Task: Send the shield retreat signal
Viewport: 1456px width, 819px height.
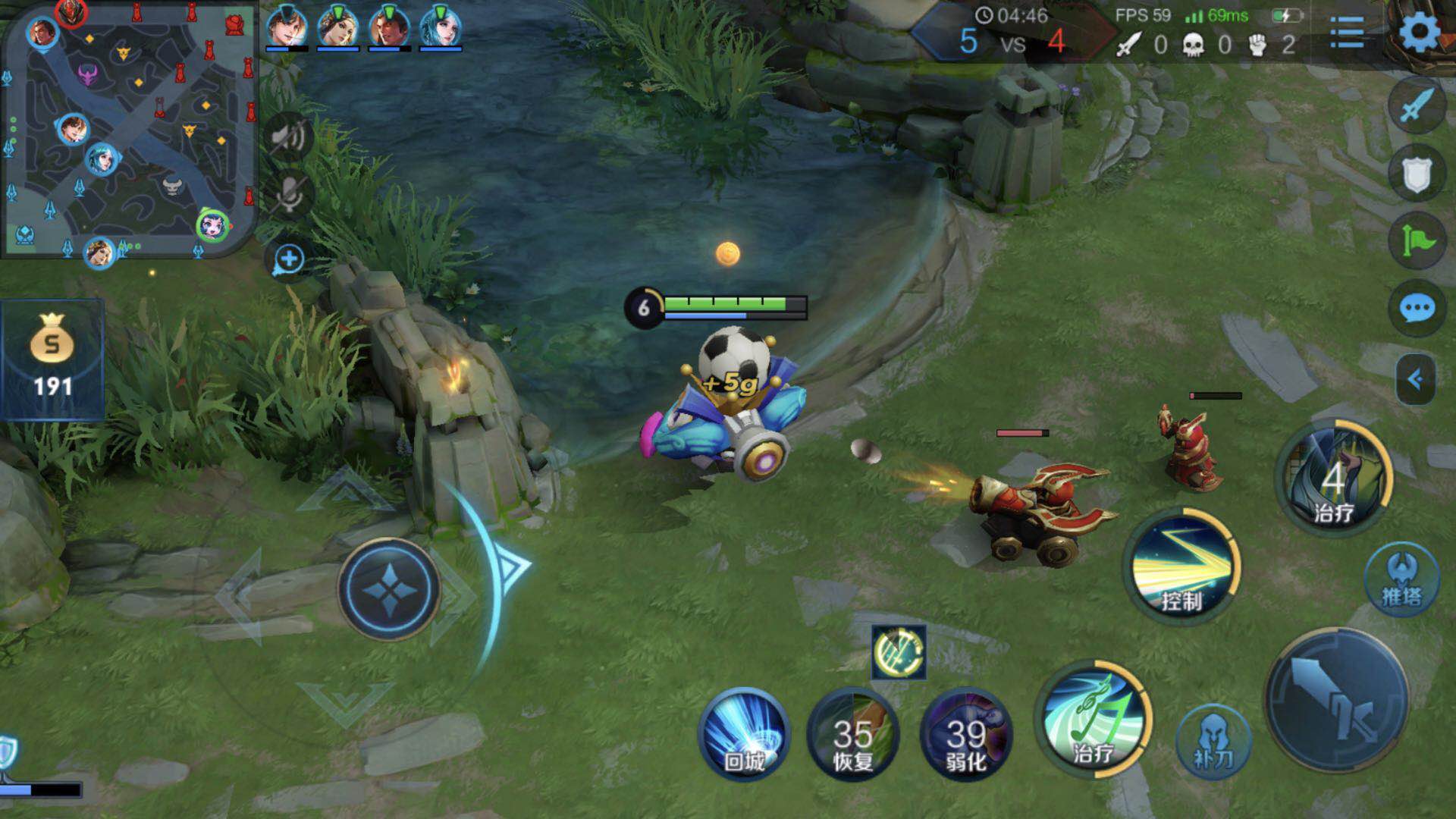Action: [1417, 174]
